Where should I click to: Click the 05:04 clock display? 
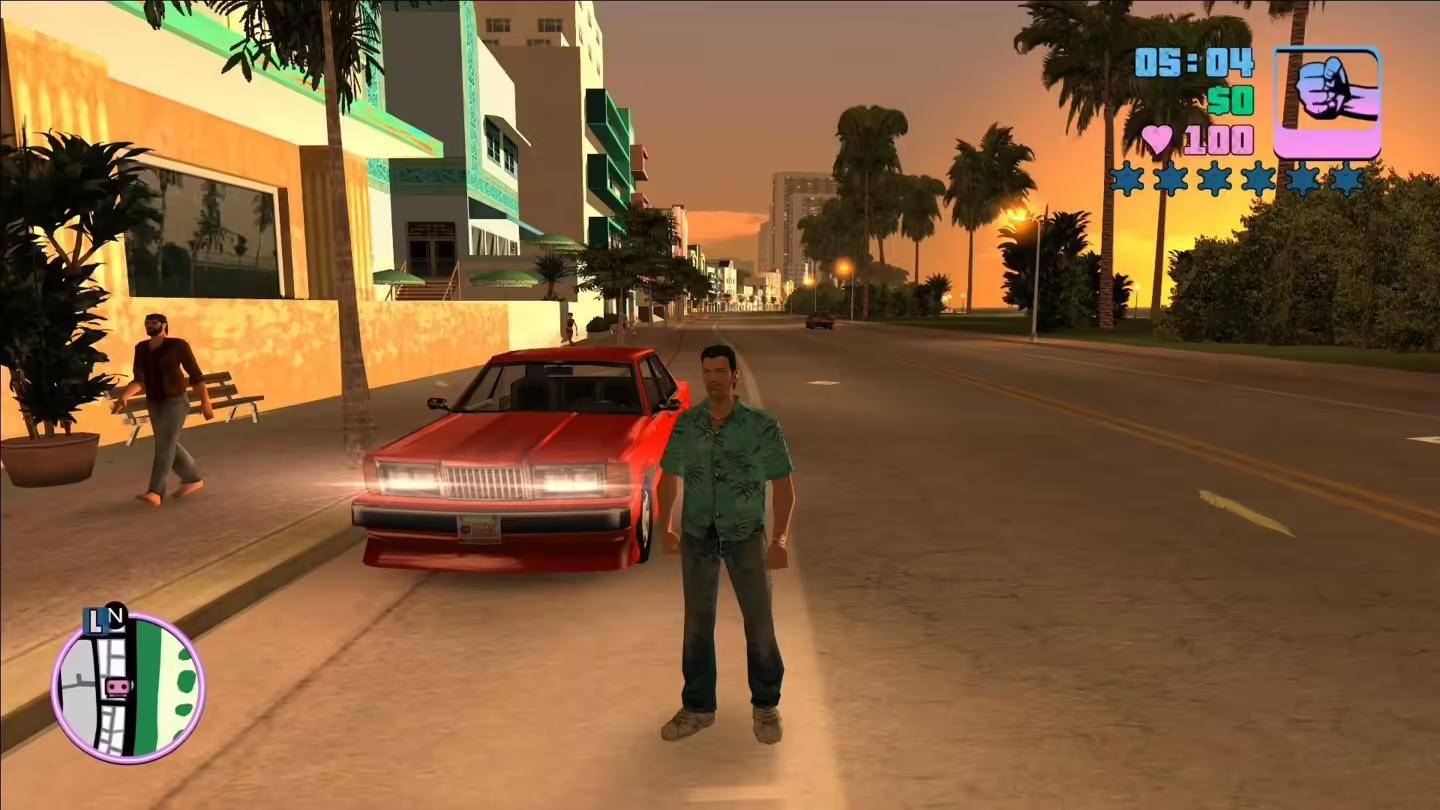pyautogui.click(x=1192, y=63)
